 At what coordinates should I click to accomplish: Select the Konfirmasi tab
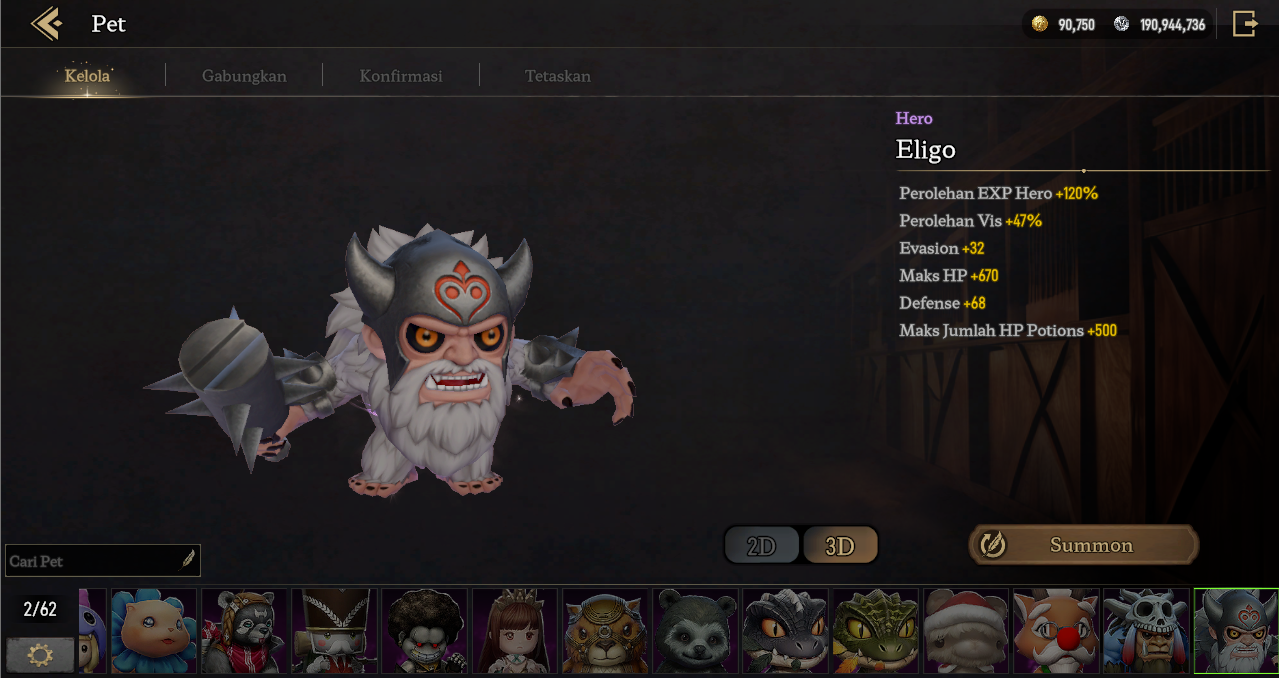(401, 76)
